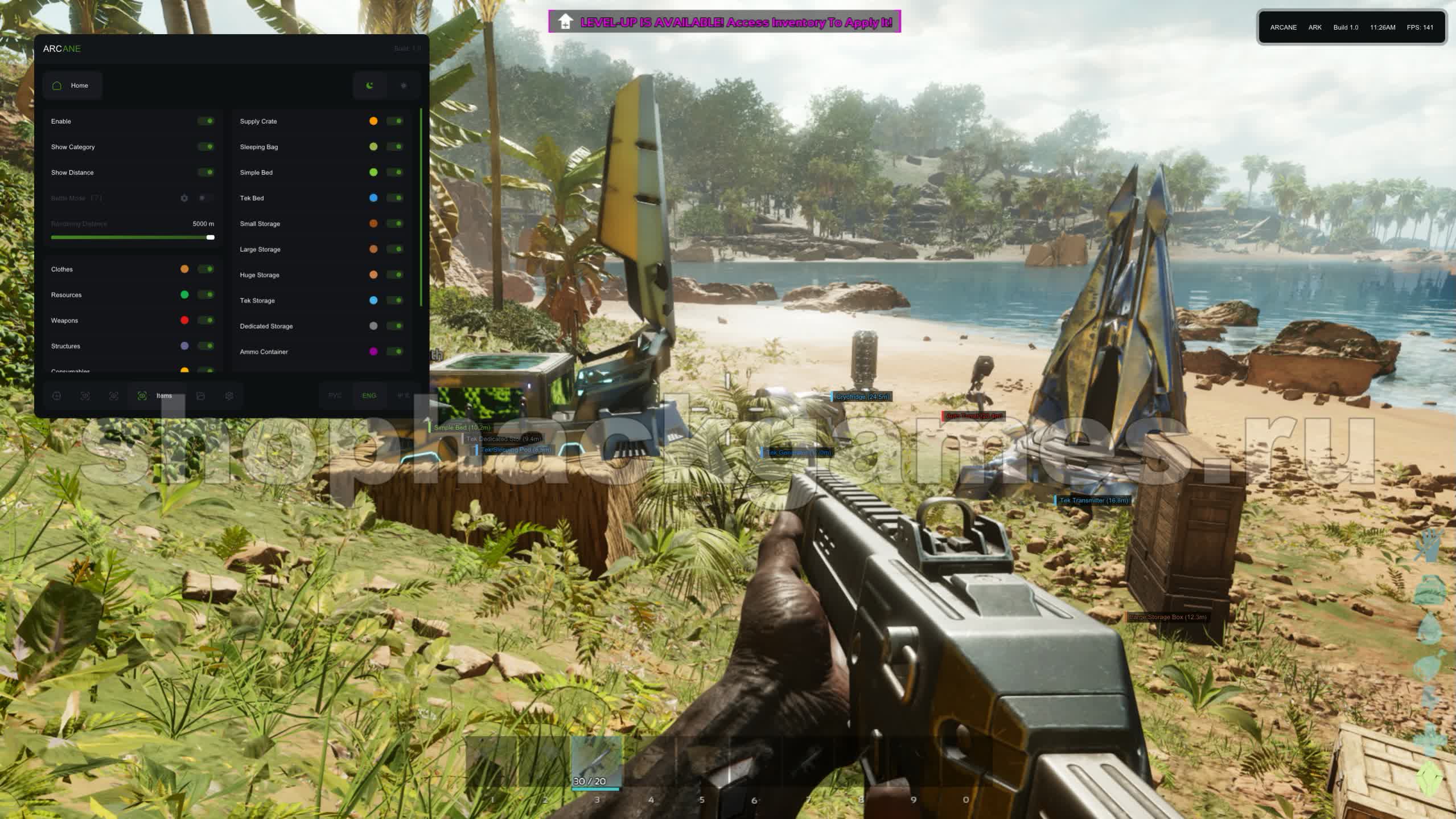The image size is (1456, 819).
Task: Pick the green Resources color swatch
Action: point(184,295)
